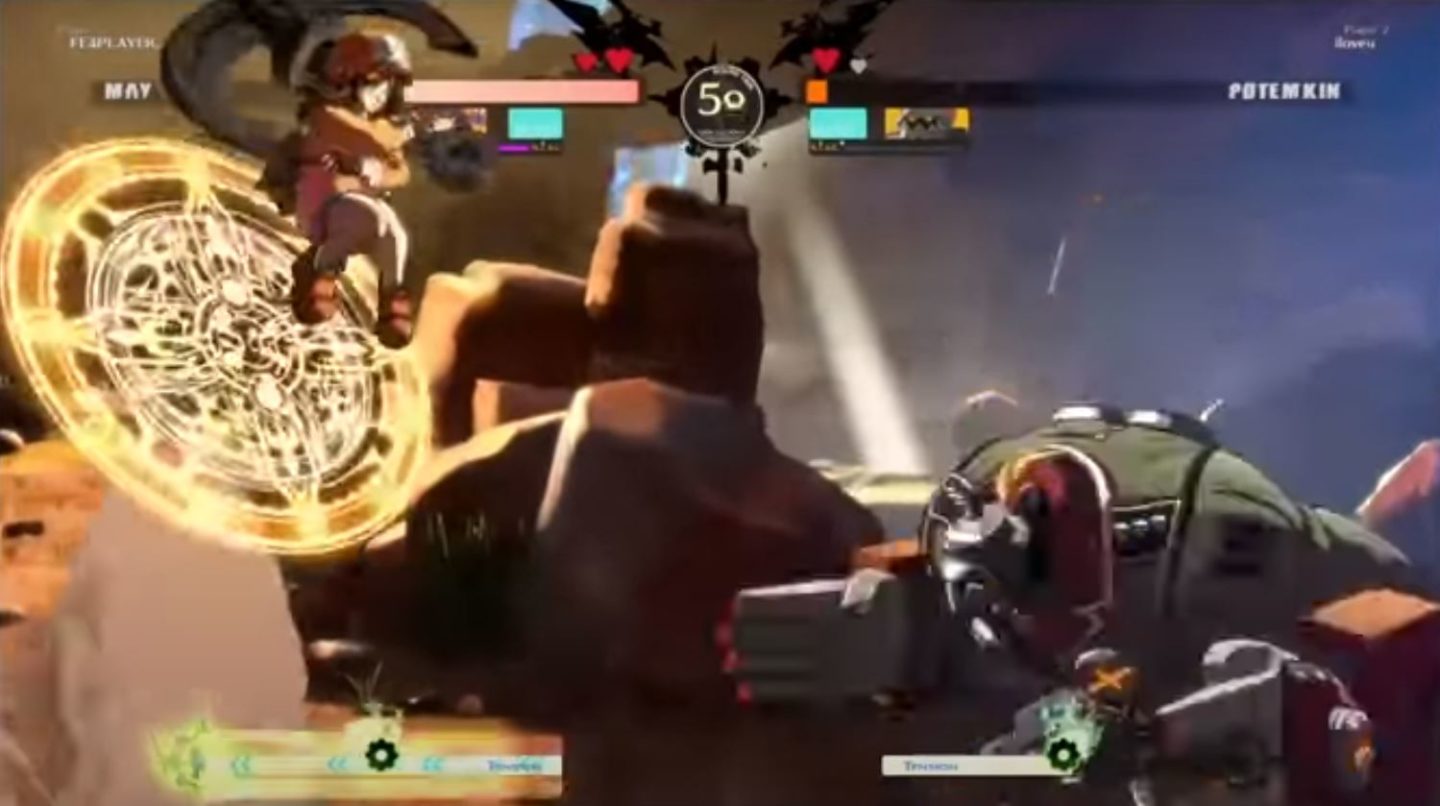
Task: Select the cyan Burst gauge icon under May's health bar
Action: point(535,122)
